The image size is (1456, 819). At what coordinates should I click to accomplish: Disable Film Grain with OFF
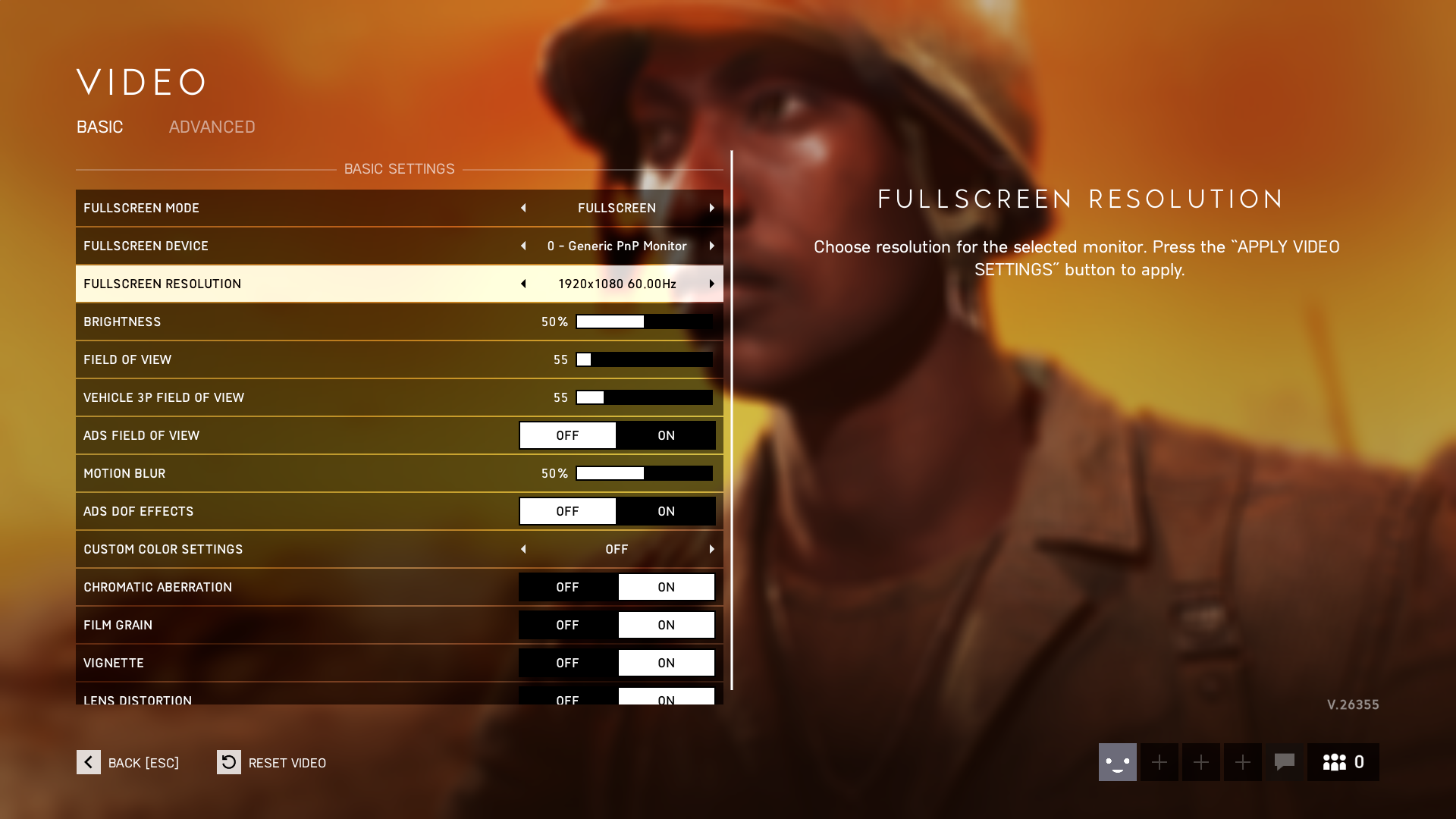(x=567, y=625)
